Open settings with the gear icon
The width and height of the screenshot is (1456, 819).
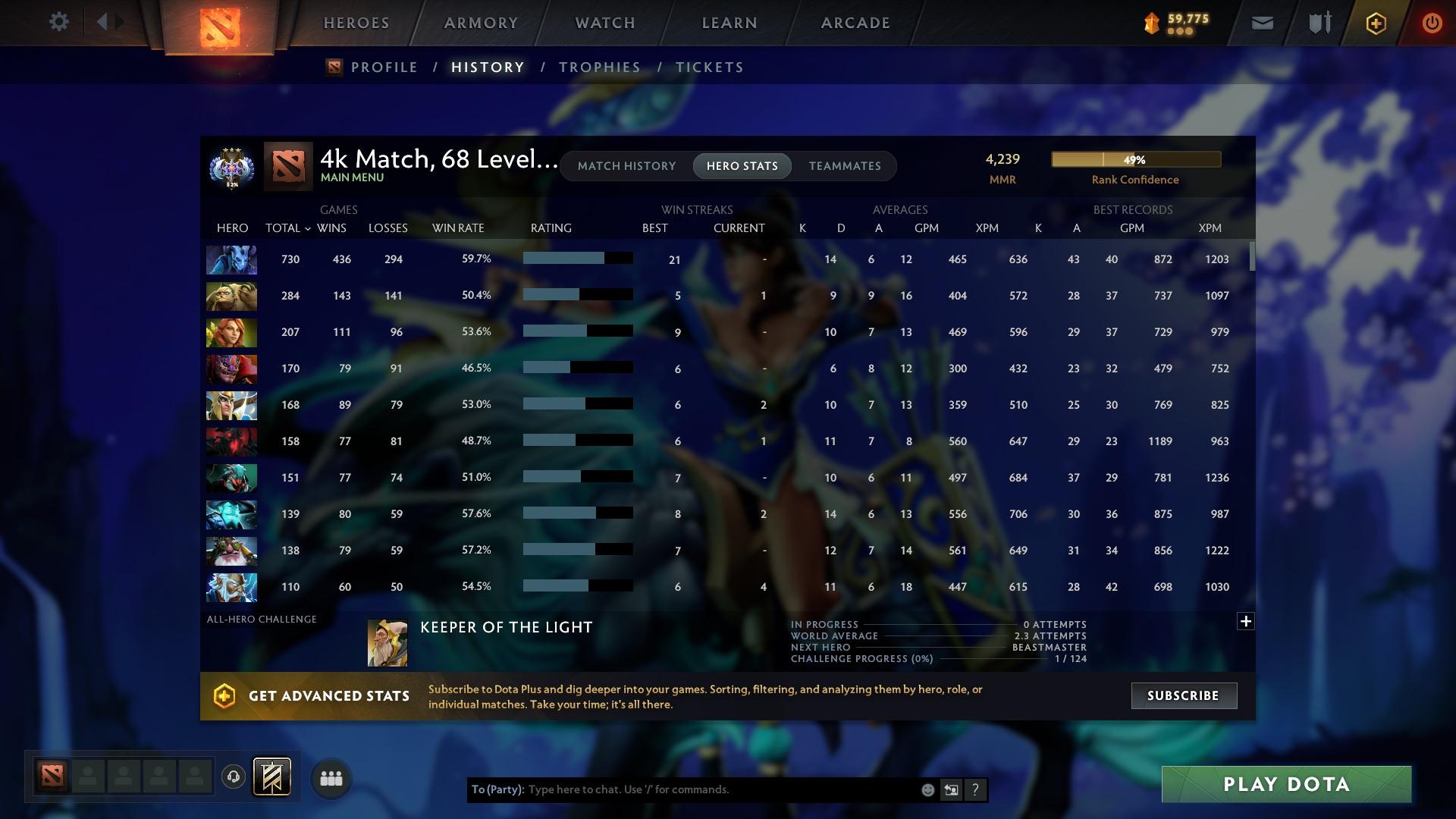(x=58, y=22)
